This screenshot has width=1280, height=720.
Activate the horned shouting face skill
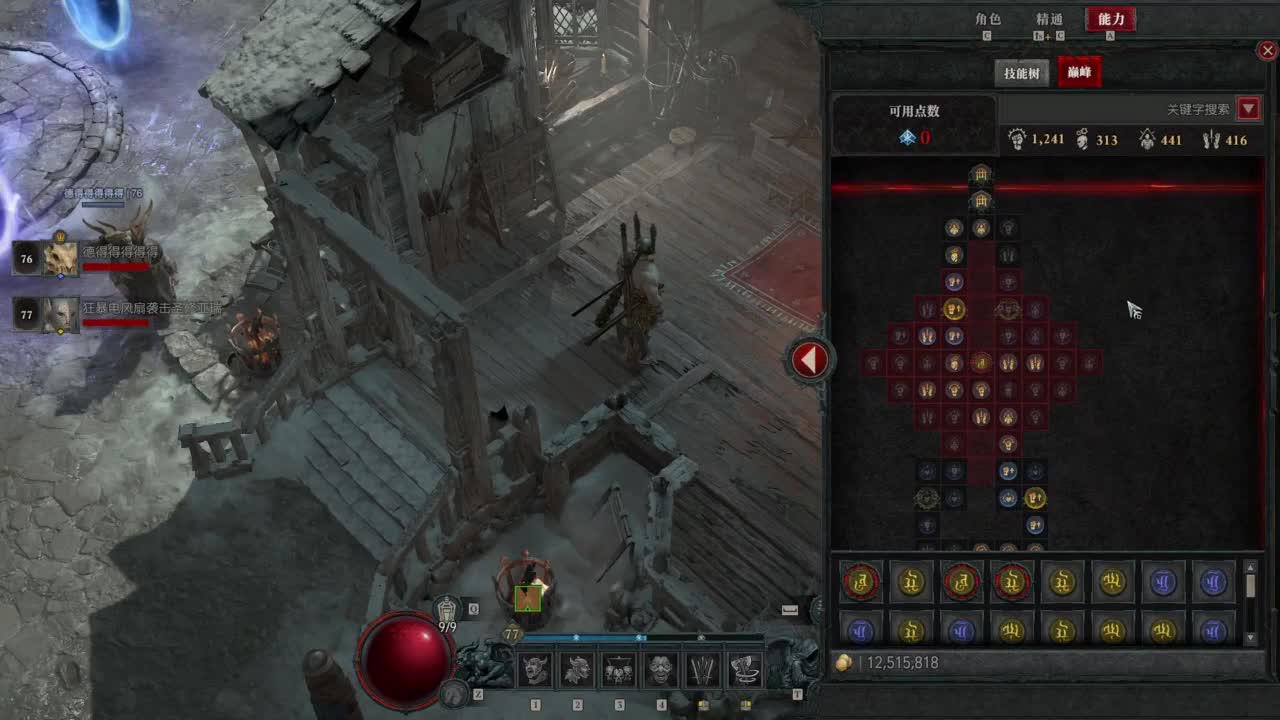[x=535, y=670]
